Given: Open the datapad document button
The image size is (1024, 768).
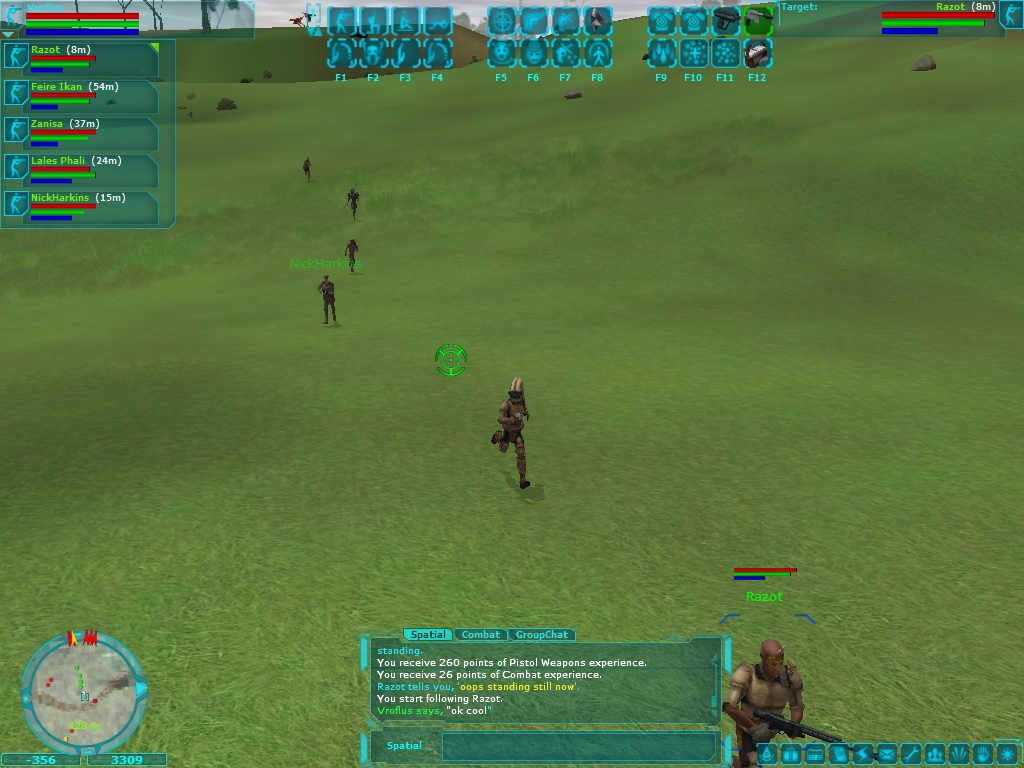Looking at the screenshot, I should [839, 754].
